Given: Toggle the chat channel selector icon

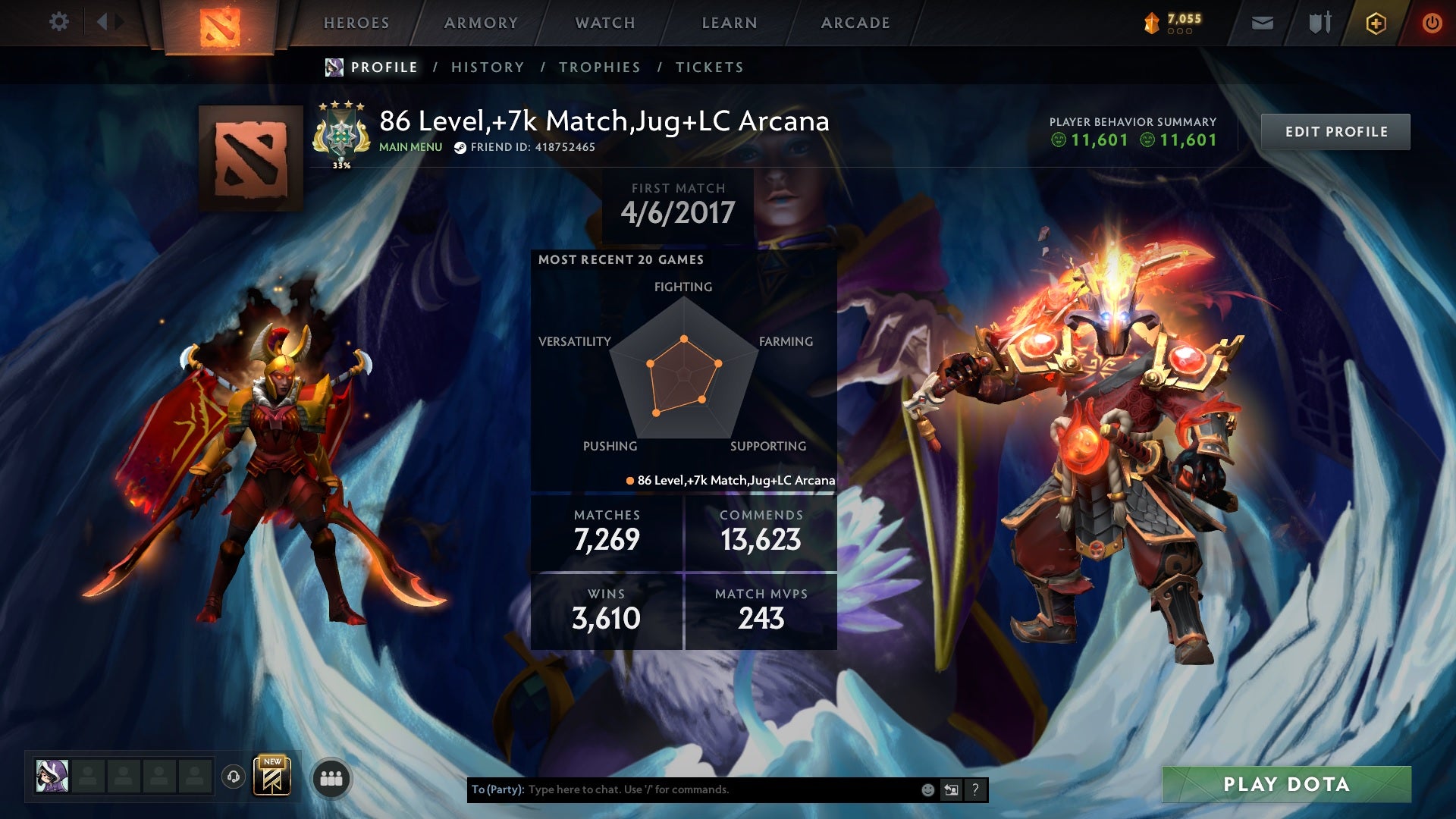Looking at the screenshot, I should click(952, 789).
